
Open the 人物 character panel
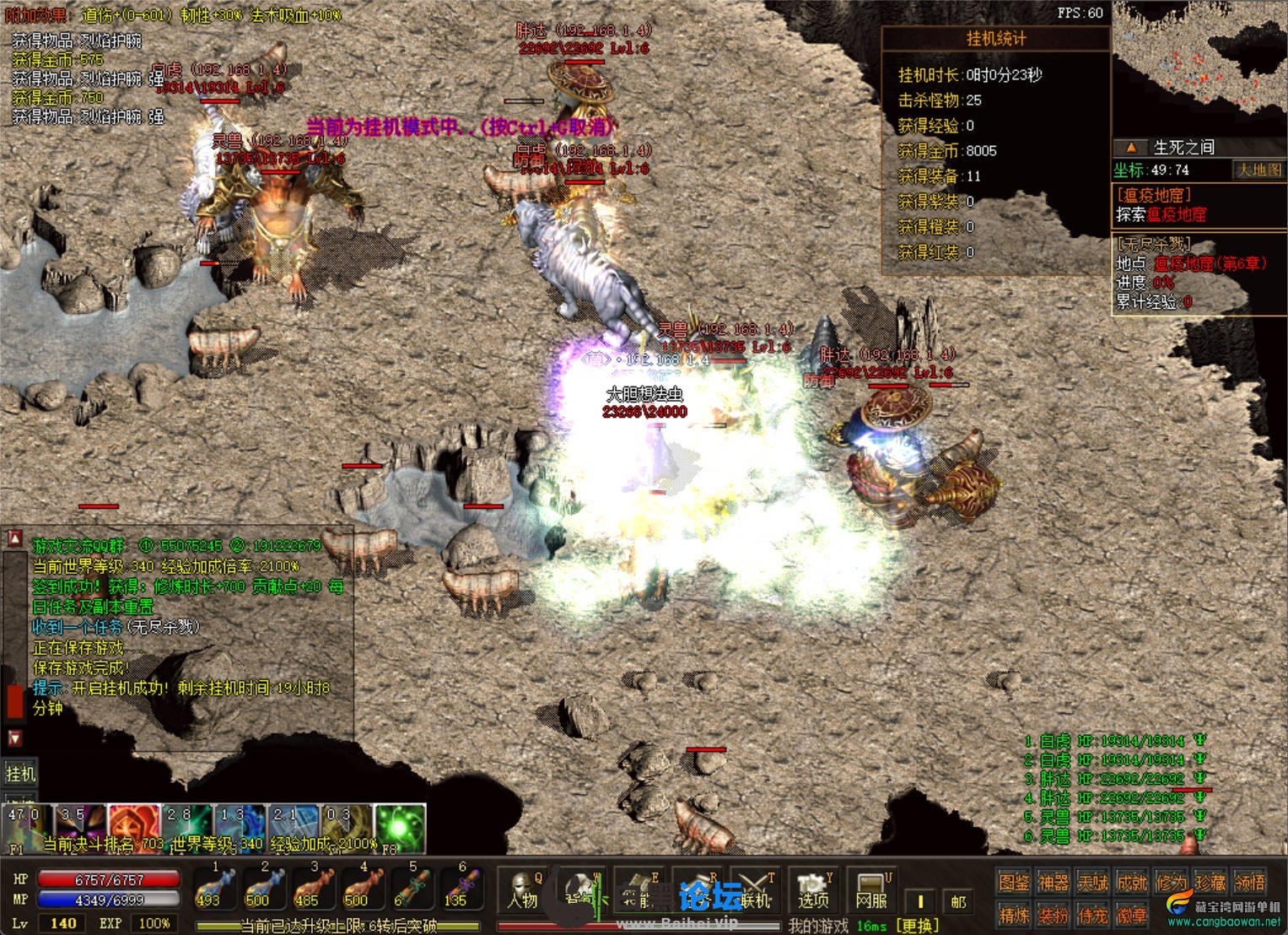coord(523,891)
